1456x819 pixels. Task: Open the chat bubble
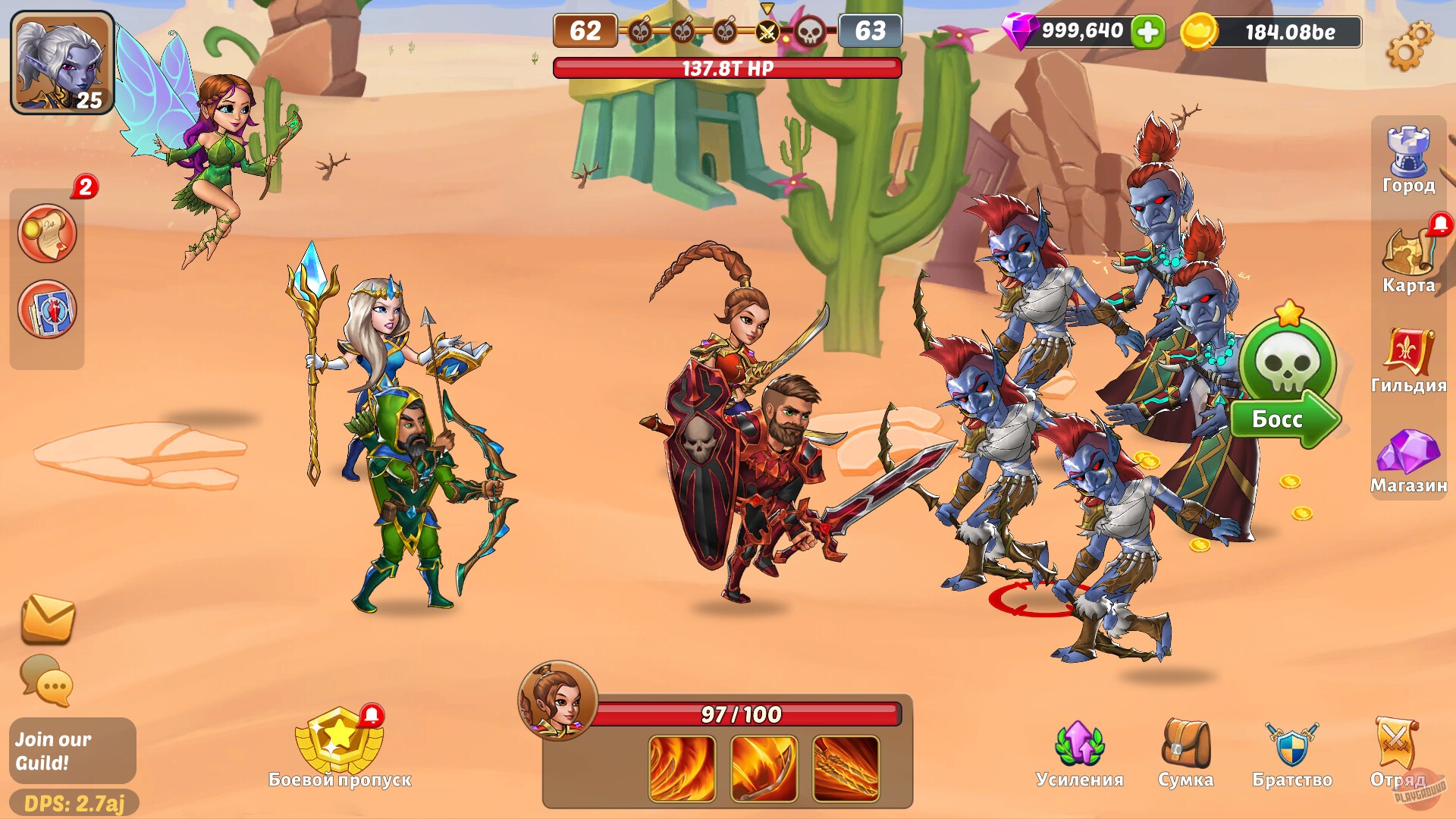point(47,682)
